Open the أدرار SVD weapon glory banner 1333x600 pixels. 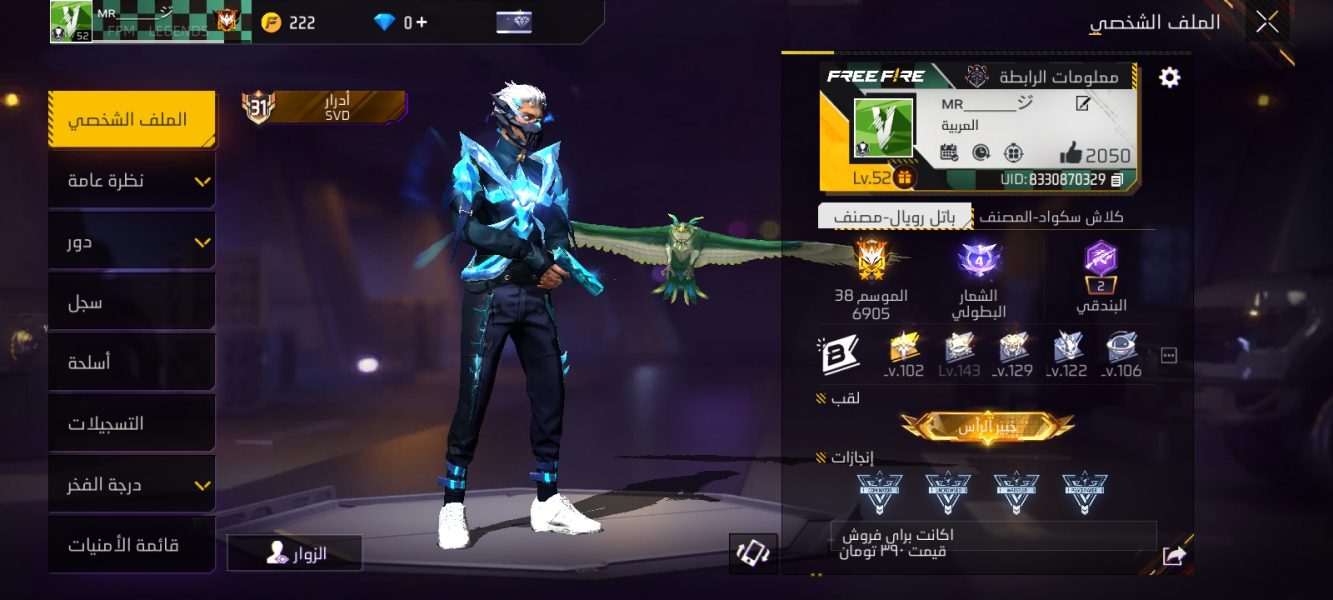coord(324,107)
